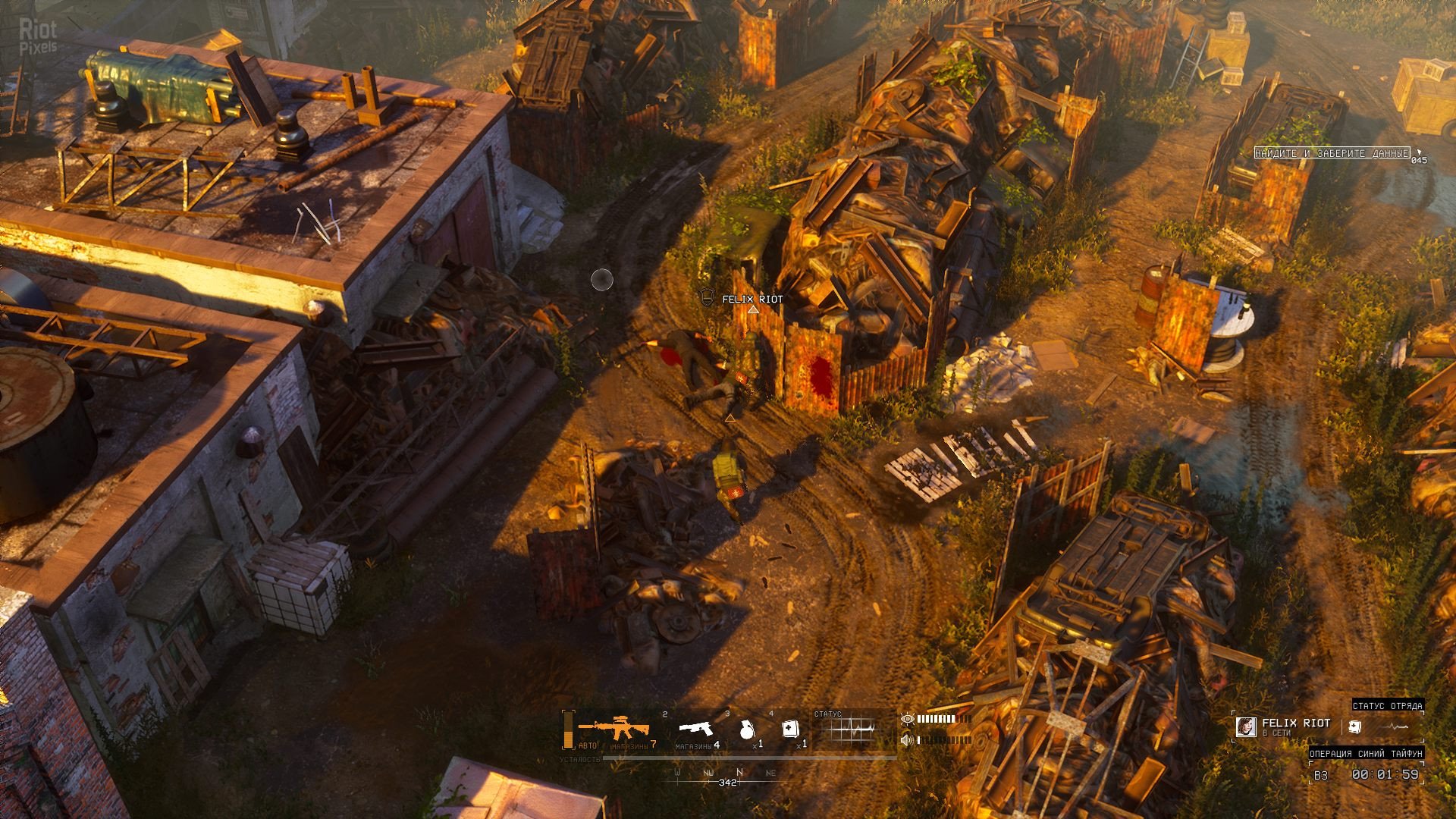Click the 'Статус отряда' squad header
Viewport: 1456px width, 819px height.
tap(1387, 706)
